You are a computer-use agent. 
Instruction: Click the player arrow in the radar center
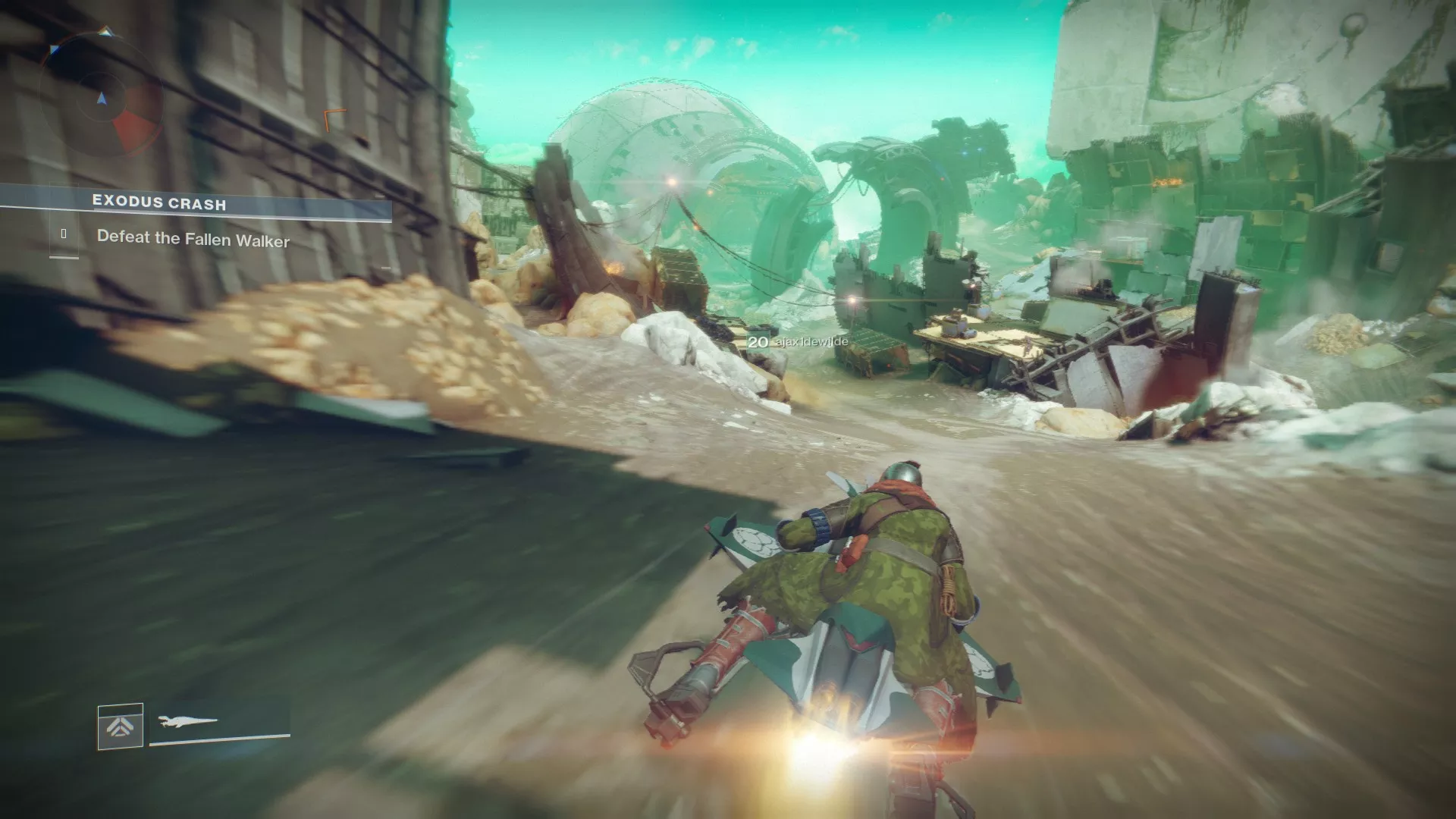(x=102, y=99)
